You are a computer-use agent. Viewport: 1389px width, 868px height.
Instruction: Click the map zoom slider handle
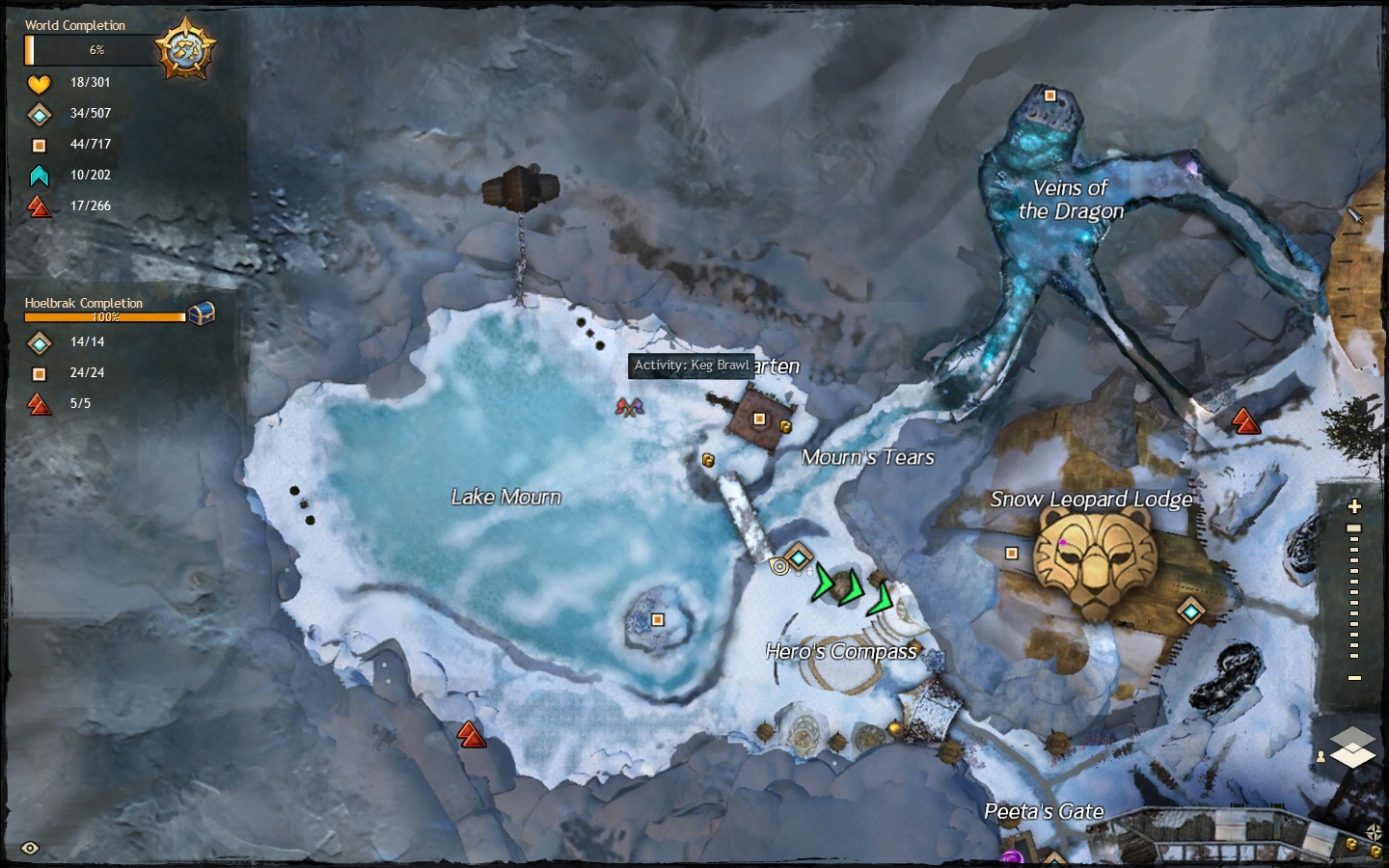pos(1354,529)
